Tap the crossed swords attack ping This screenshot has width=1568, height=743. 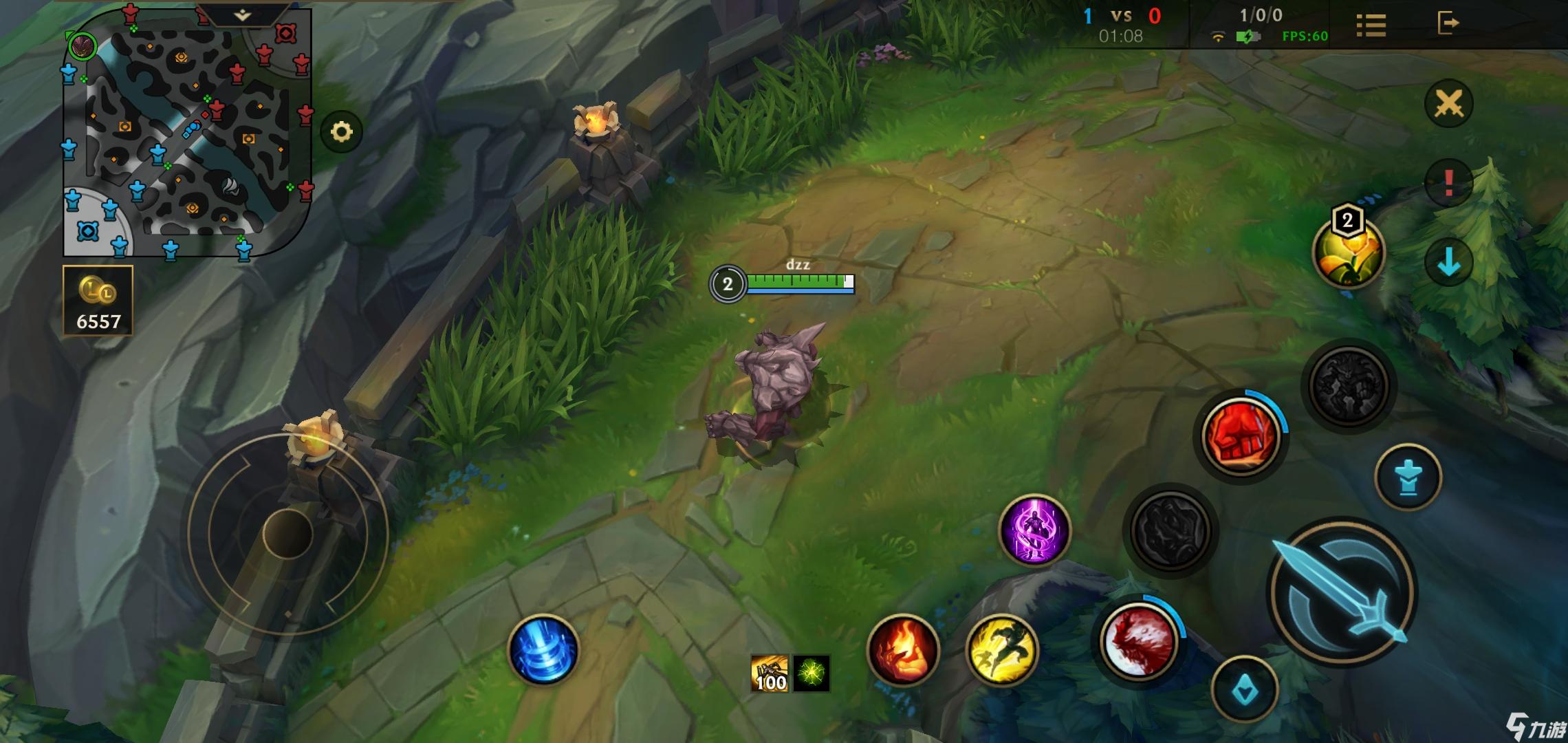coord(1448,104)
